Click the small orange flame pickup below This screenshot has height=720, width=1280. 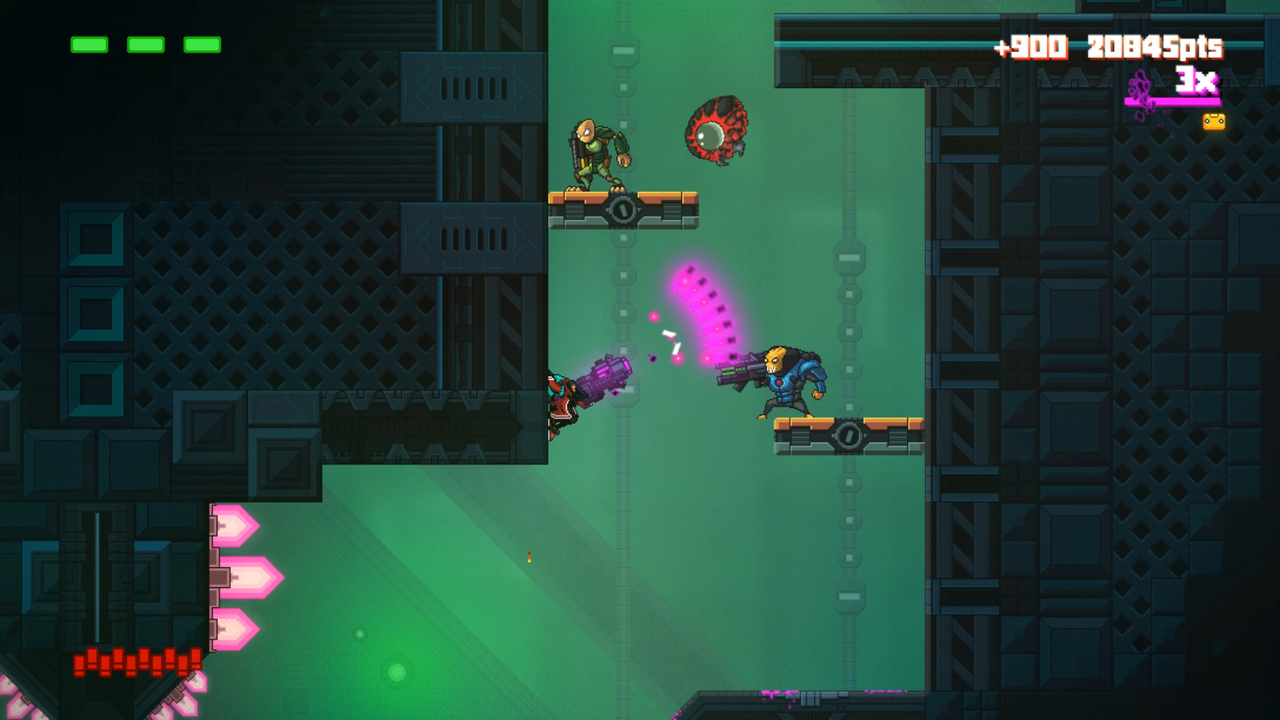click(527, 558)
